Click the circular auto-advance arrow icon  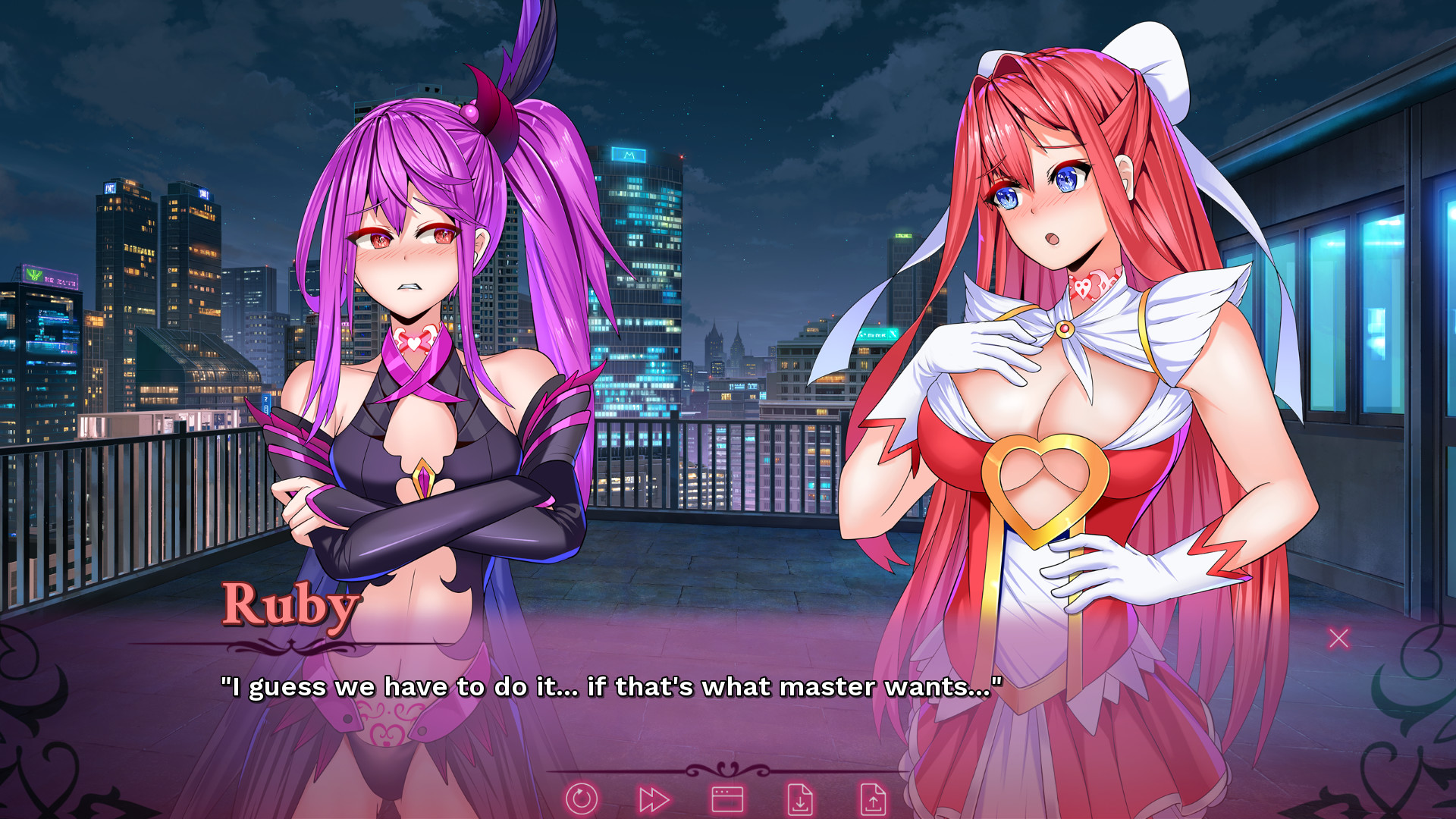point(582,797)
